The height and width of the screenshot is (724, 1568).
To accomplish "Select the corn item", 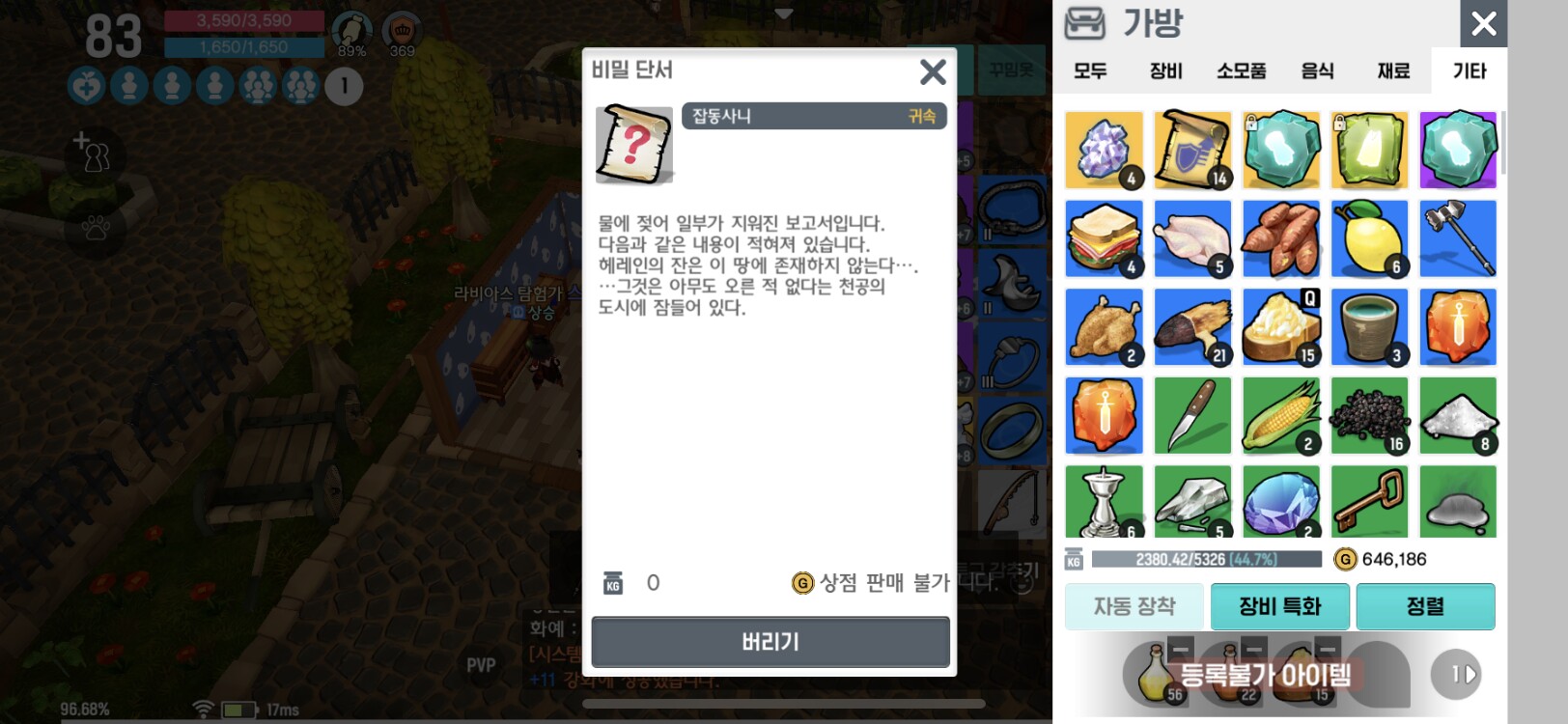I will (x=1281, y=415).
